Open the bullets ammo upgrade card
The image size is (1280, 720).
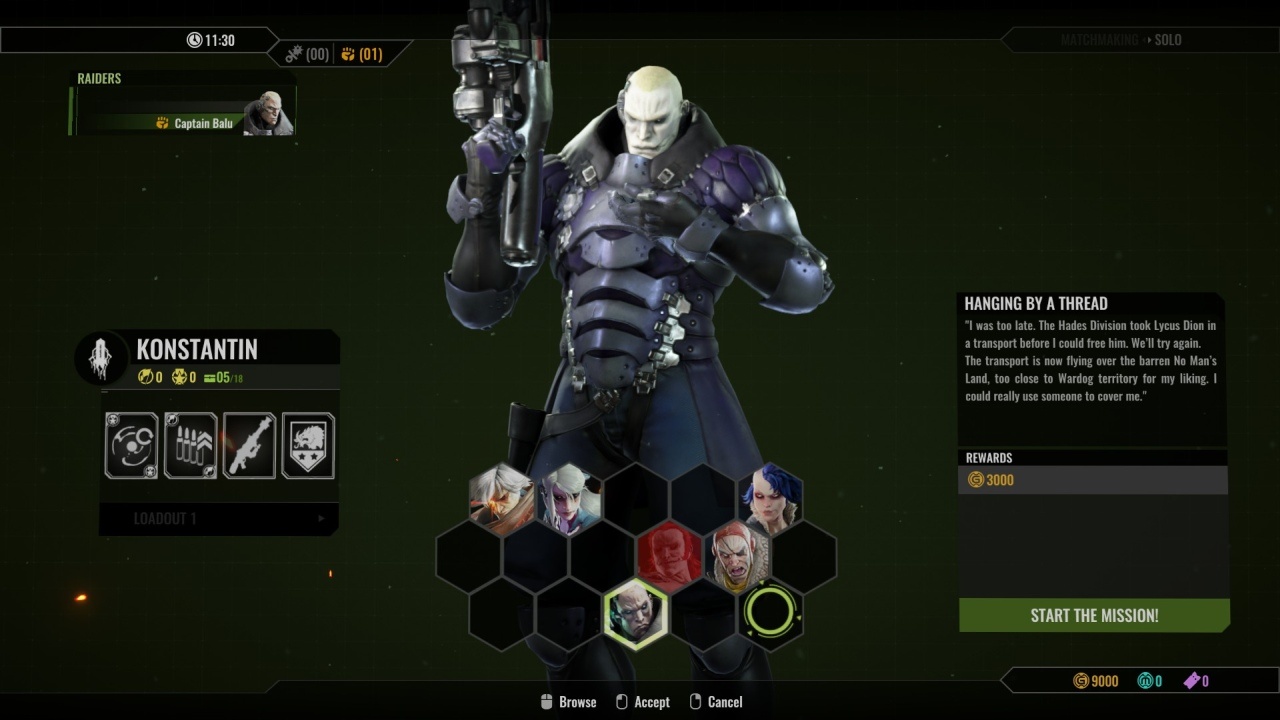190,445
